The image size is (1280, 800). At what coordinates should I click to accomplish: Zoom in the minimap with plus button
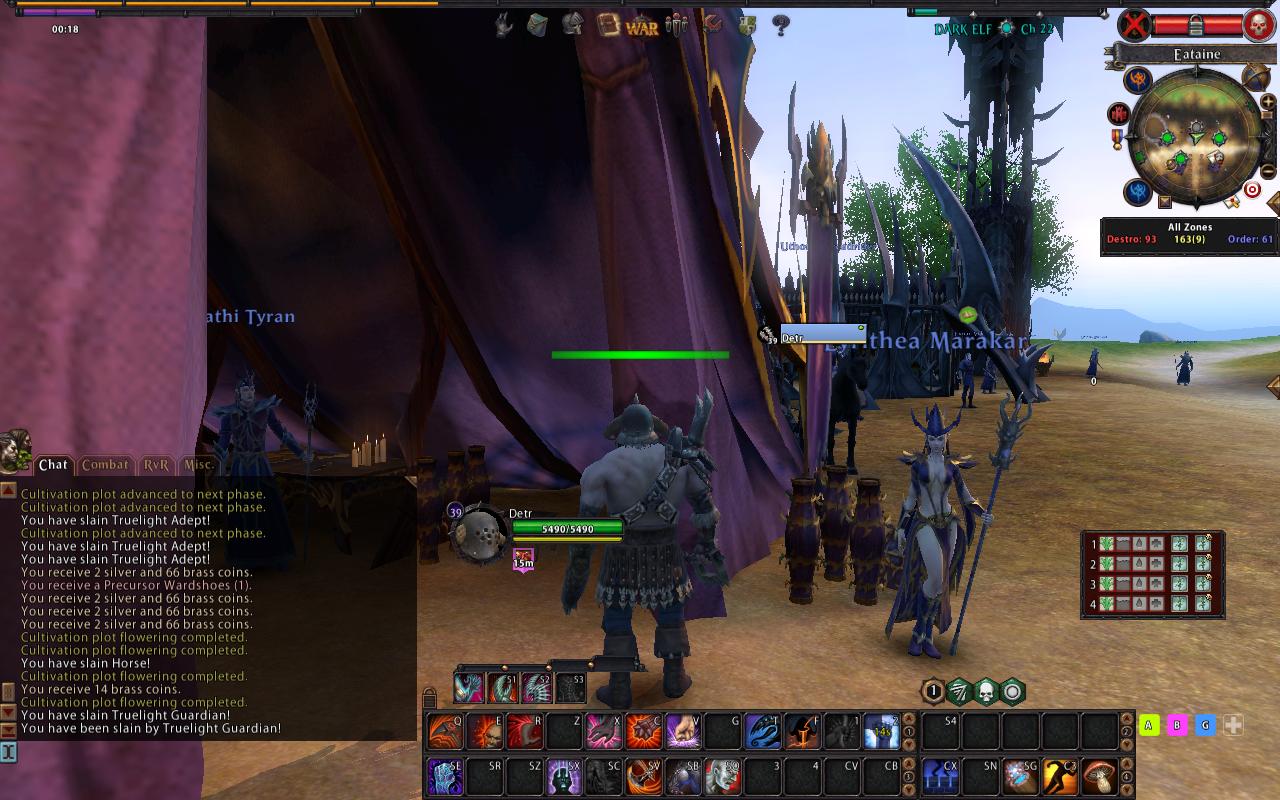pos(1269,101)
